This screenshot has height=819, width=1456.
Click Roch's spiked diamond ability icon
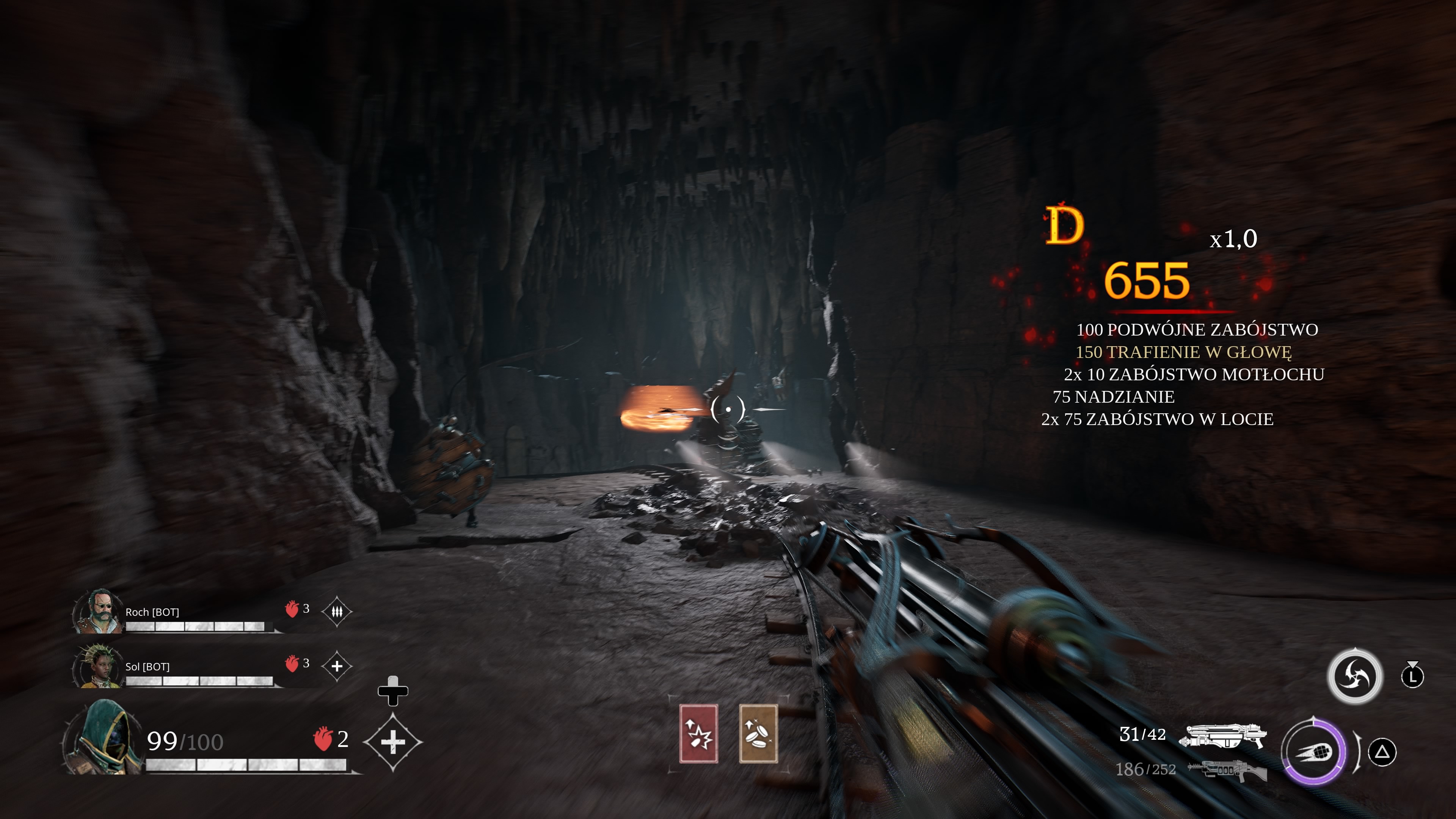click(x=337, y=612)
